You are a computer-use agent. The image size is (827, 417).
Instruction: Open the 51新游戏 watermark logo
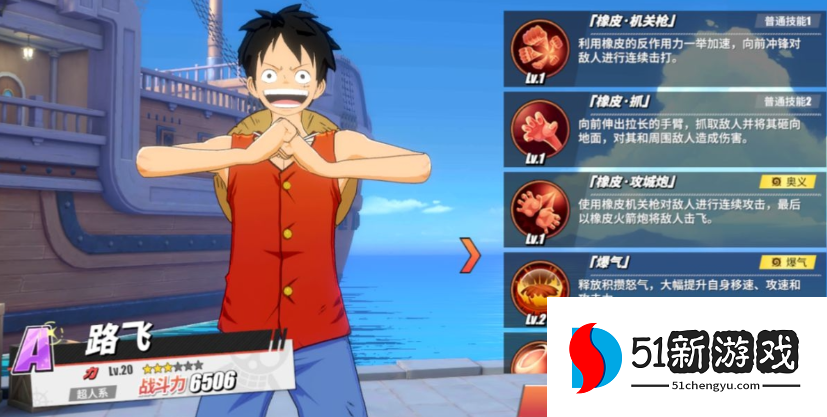coord(688,356)
